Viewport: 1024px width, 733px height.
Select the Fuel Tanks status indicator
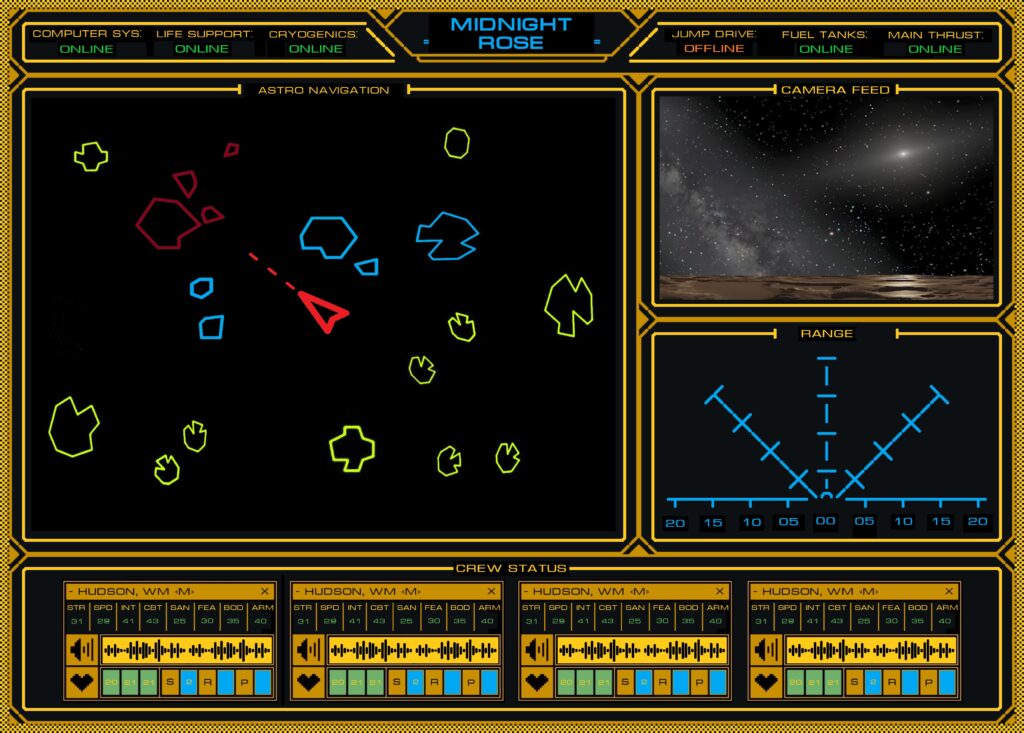[x=826, y=48]
